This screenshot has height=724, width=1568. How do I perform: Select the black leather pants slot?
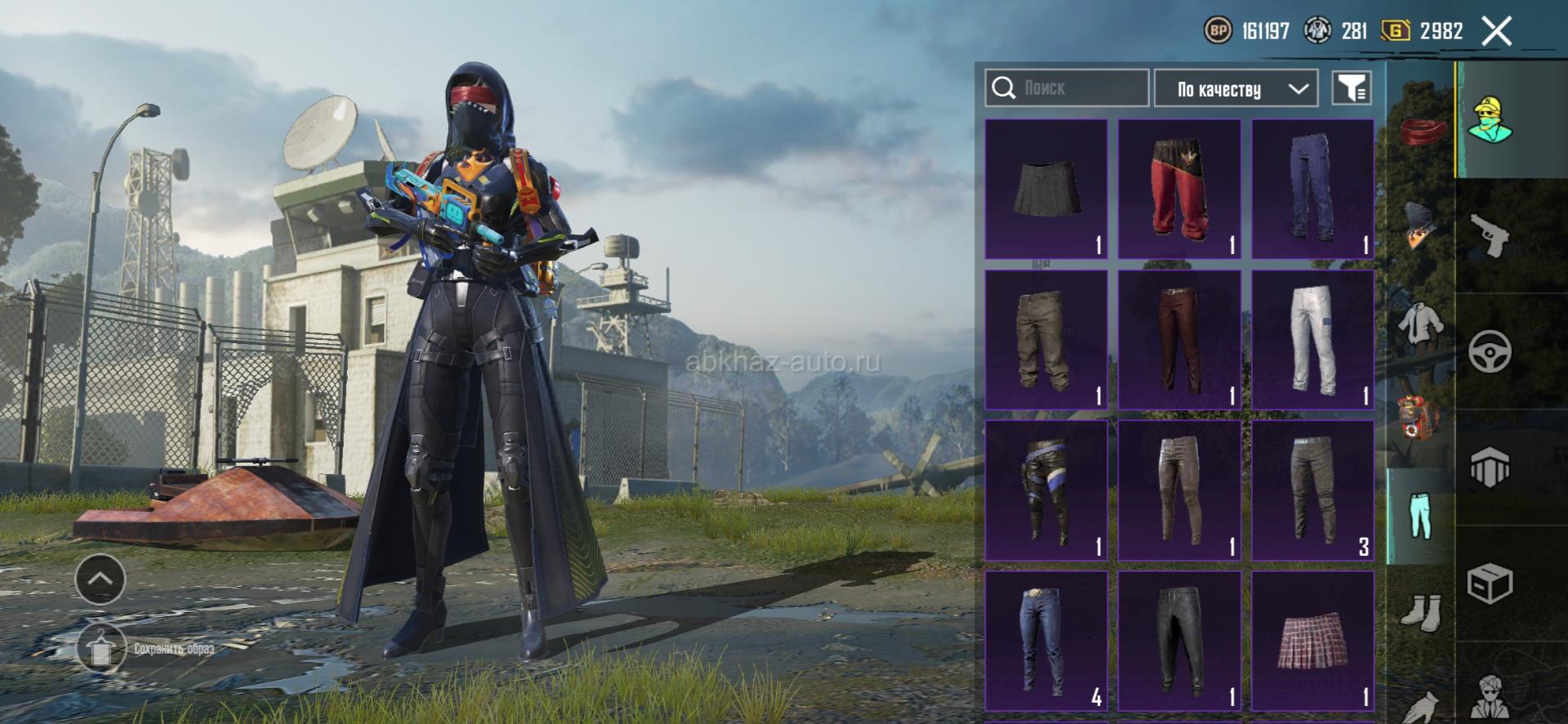(1179, 641)
